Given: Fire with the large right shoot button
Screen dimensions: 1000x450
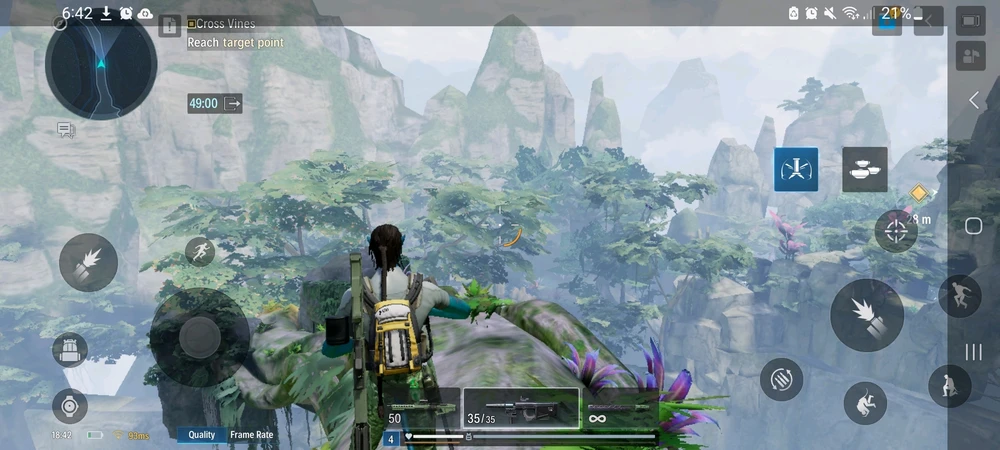Looking at the screenshot, I should 867,314.
